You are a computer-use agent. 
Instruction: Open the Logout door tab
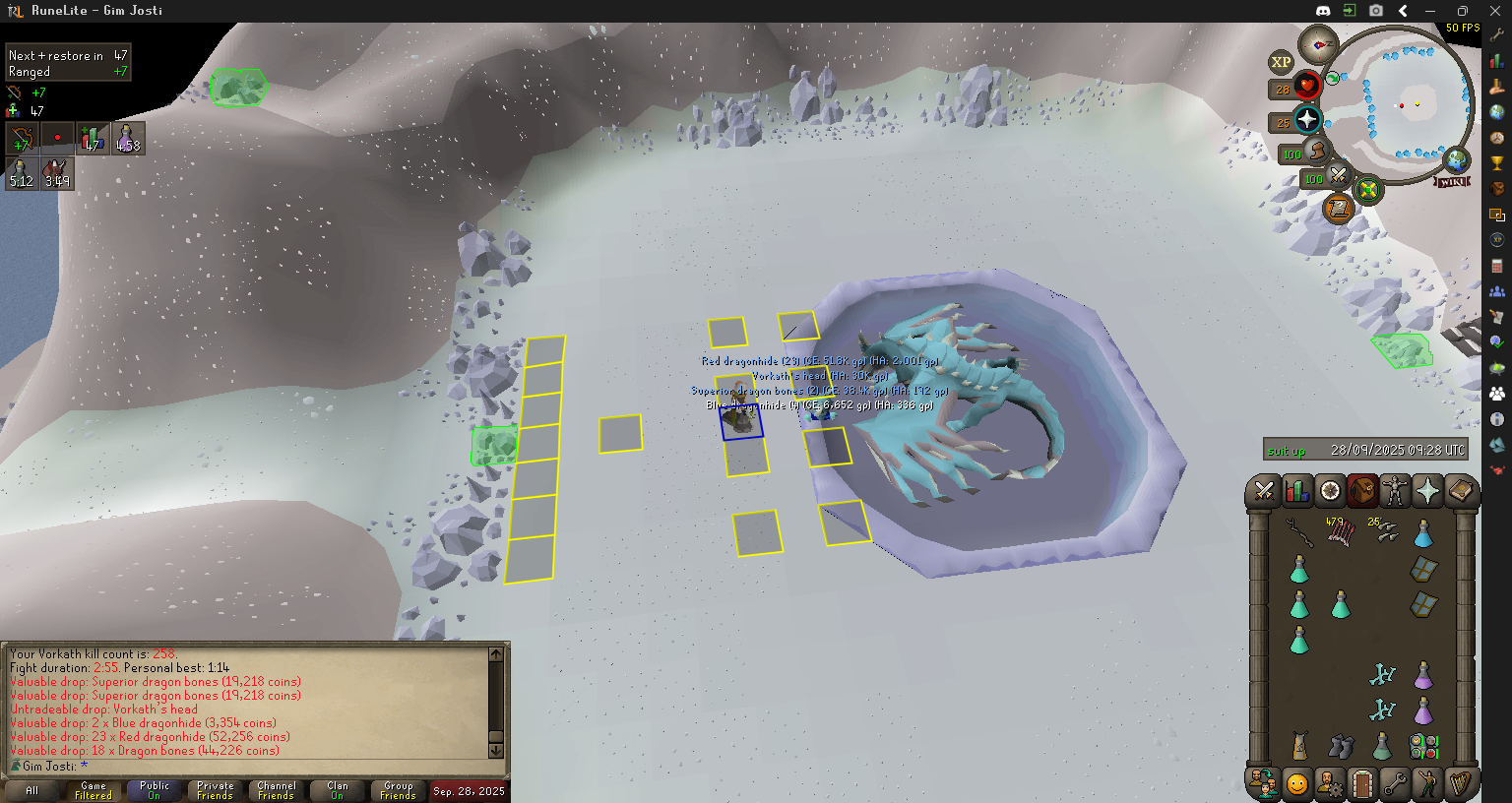click(x=1362, y=784)
